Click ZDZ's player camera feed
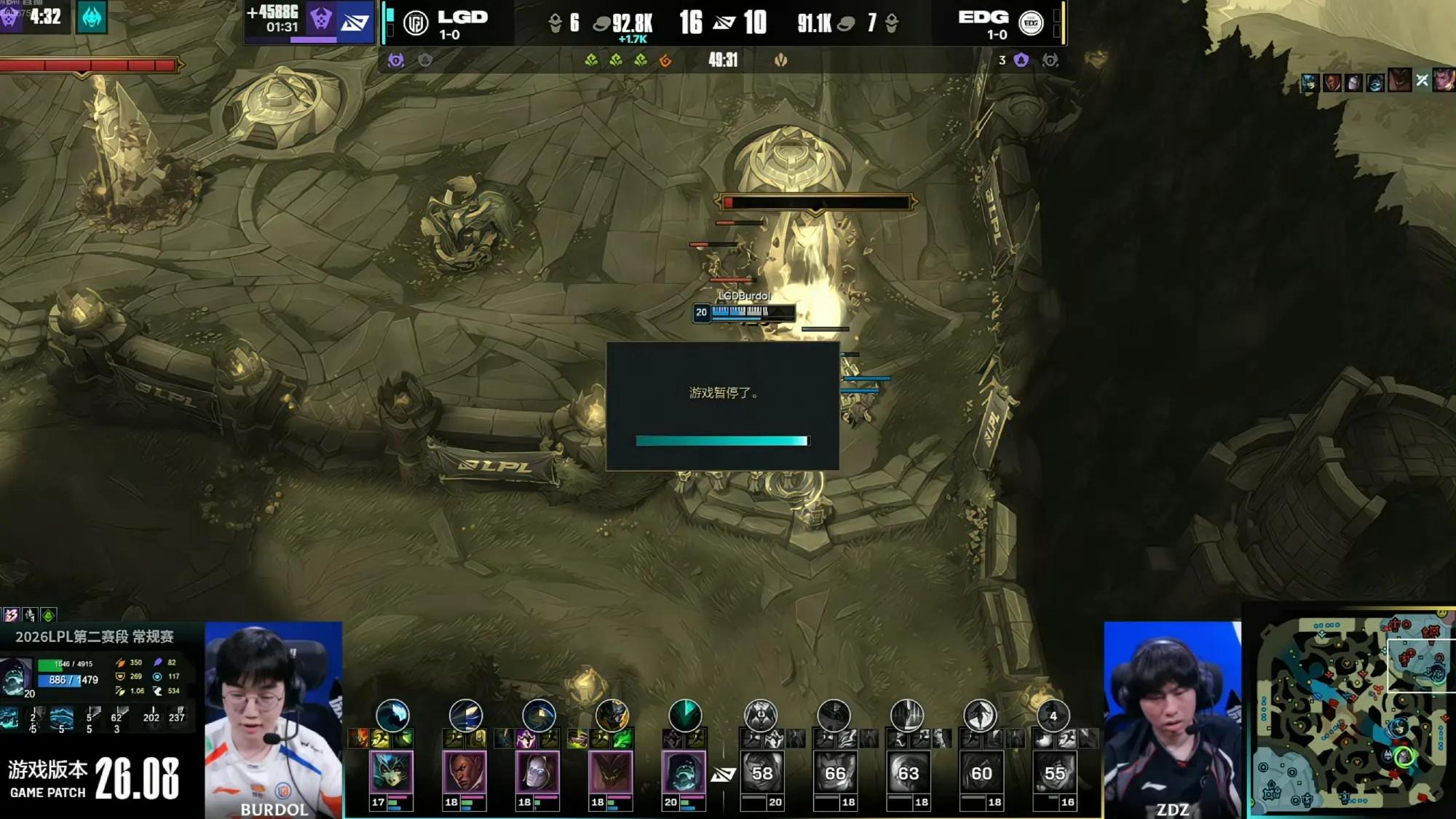Viewport: 1456px width, 819px height. 1172,719
